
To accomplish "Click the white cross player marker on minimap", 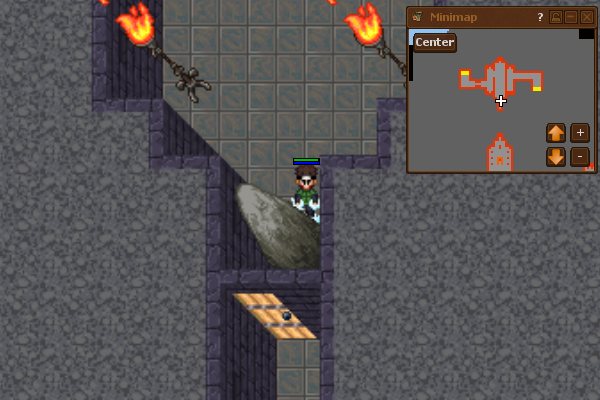I will click(501, 100).
